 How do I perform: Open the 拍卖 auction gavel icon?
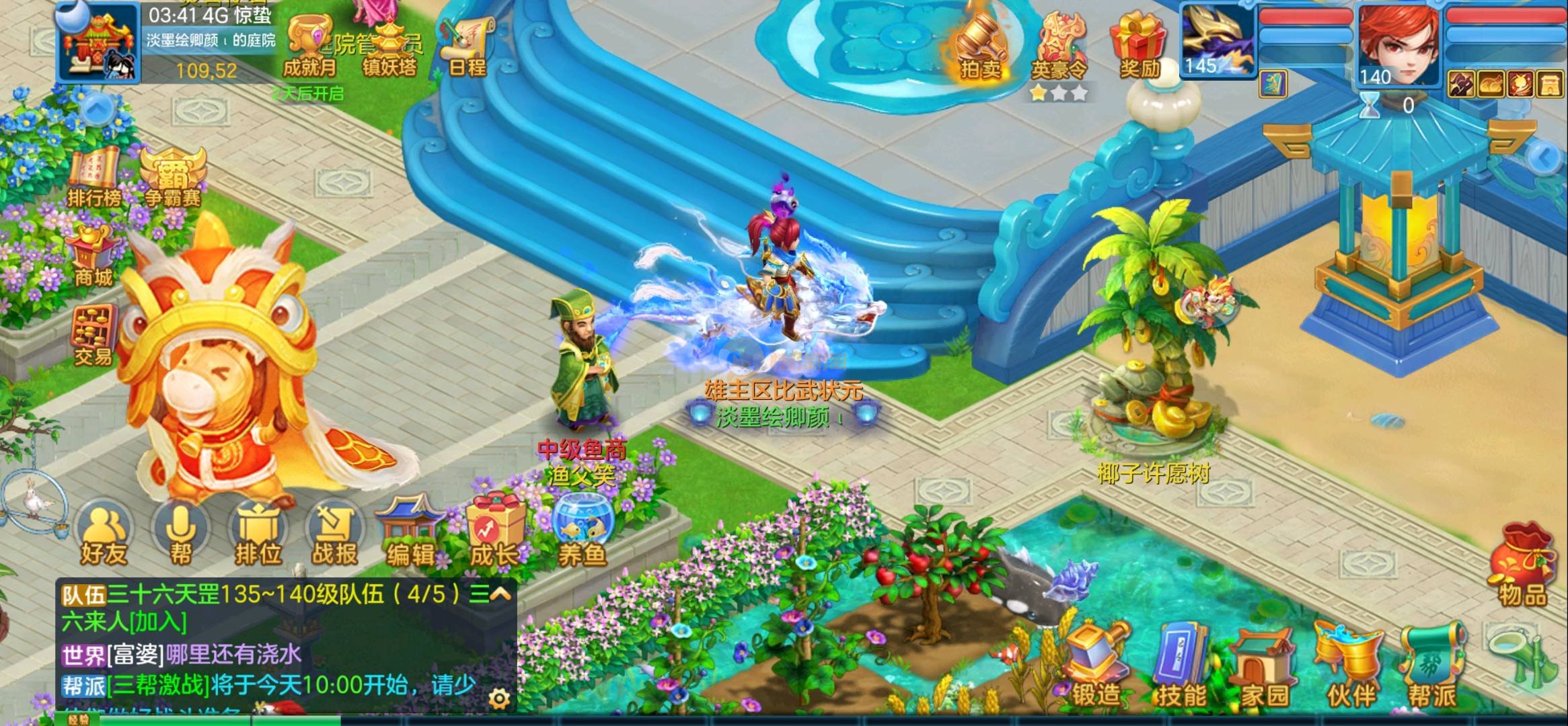click(979, 47)
